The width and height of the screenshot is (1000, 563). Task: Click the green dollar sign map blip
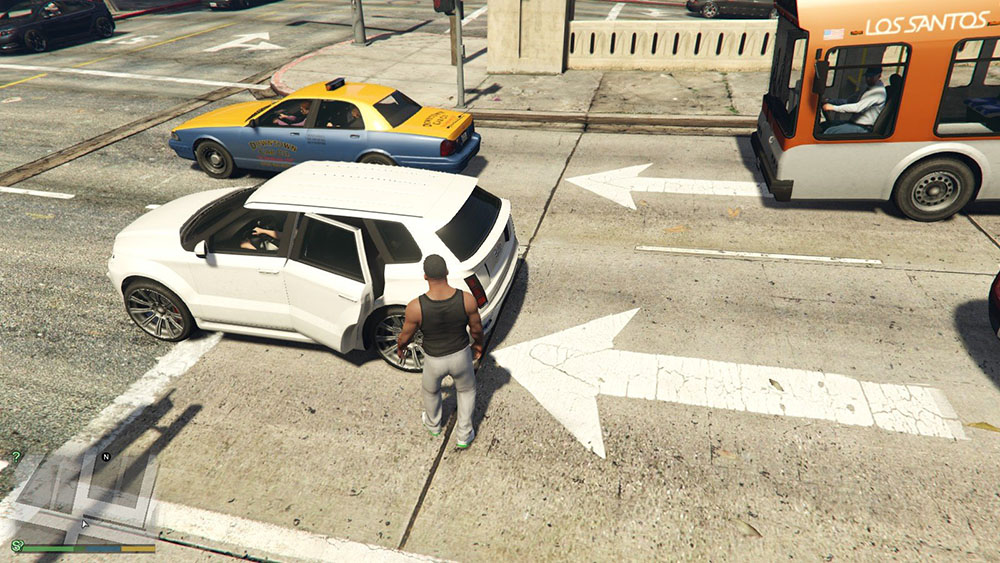tap(16, 545)
